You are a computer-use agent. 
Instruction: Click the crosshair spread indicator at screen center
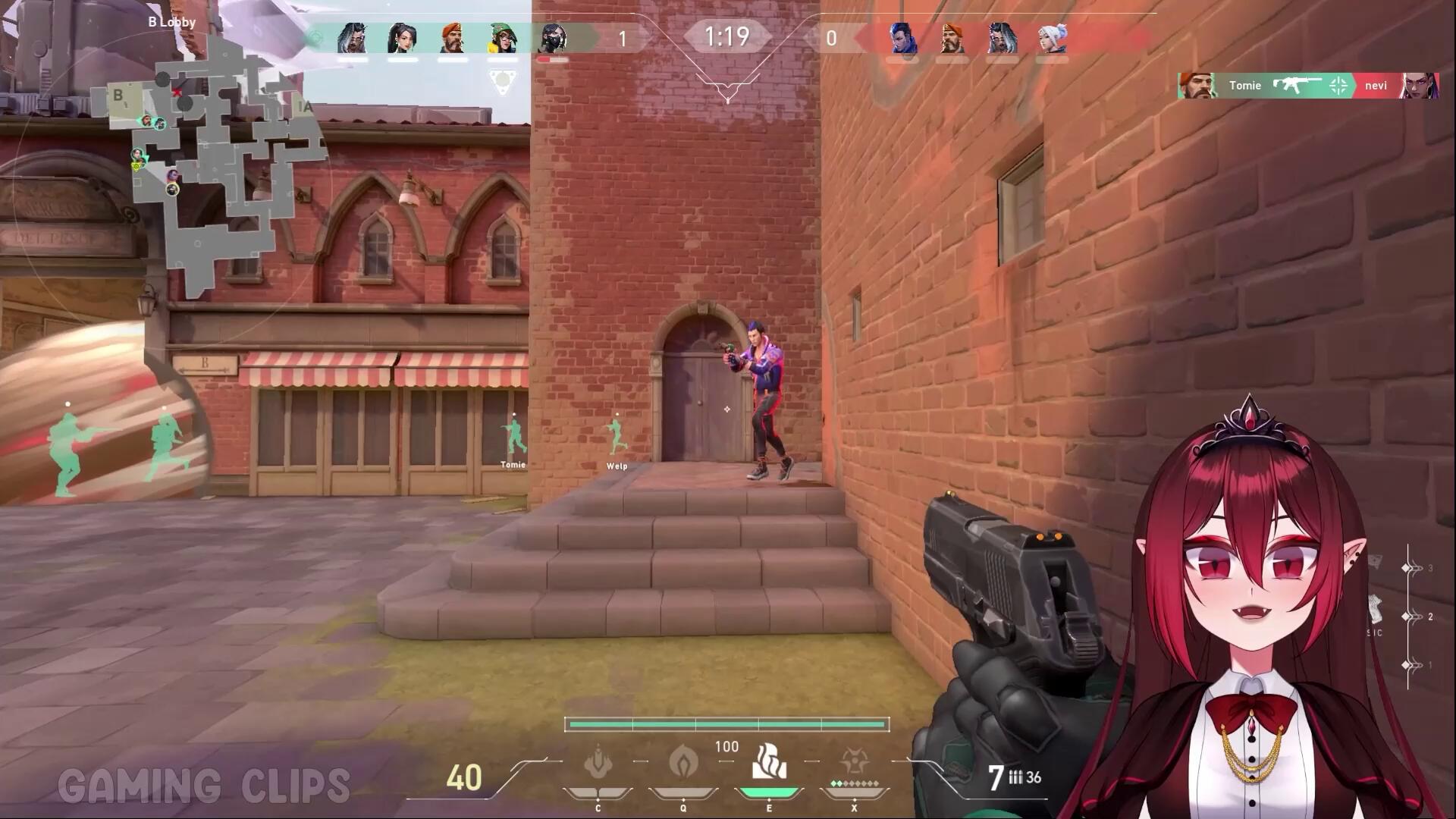pyautogui.click(x=726, y=409)
